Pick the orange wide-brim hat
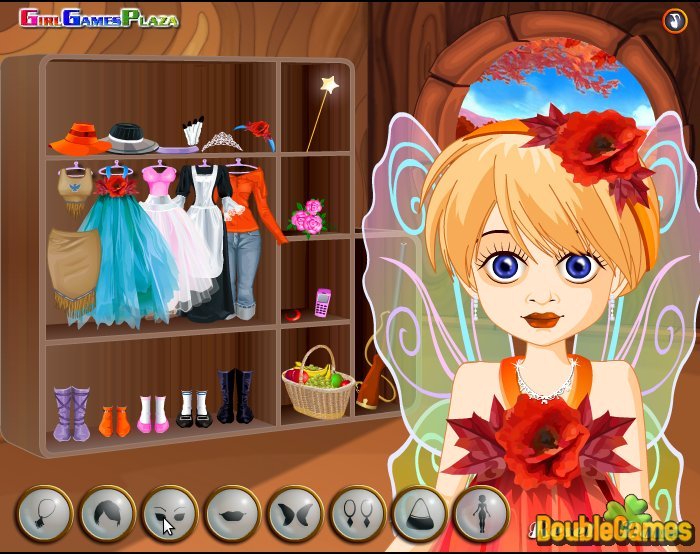 80,137
